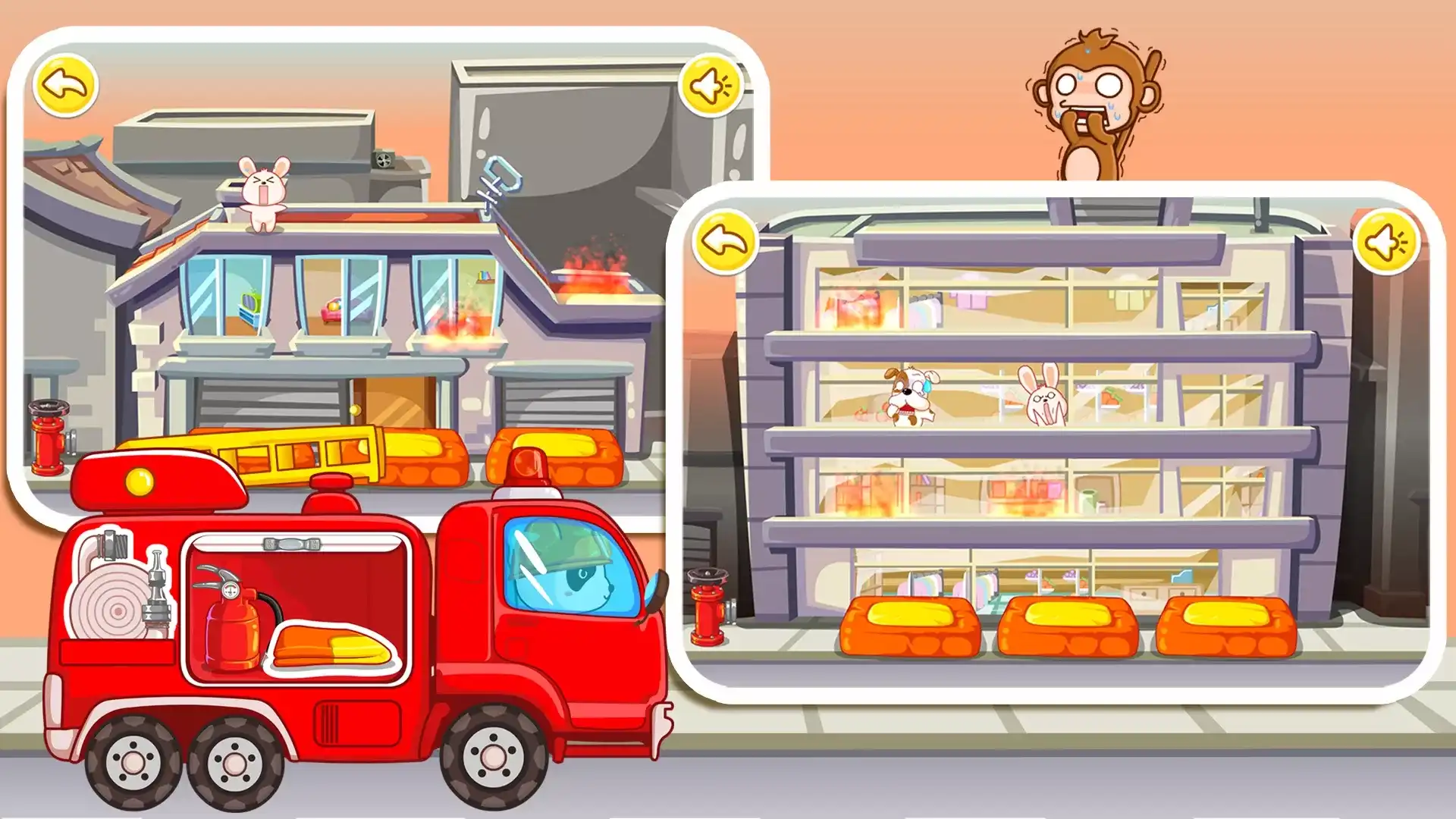This screenshot has height=819, width=1456.
Task: Go back from the glass building scene
Action: click(725, 241)
